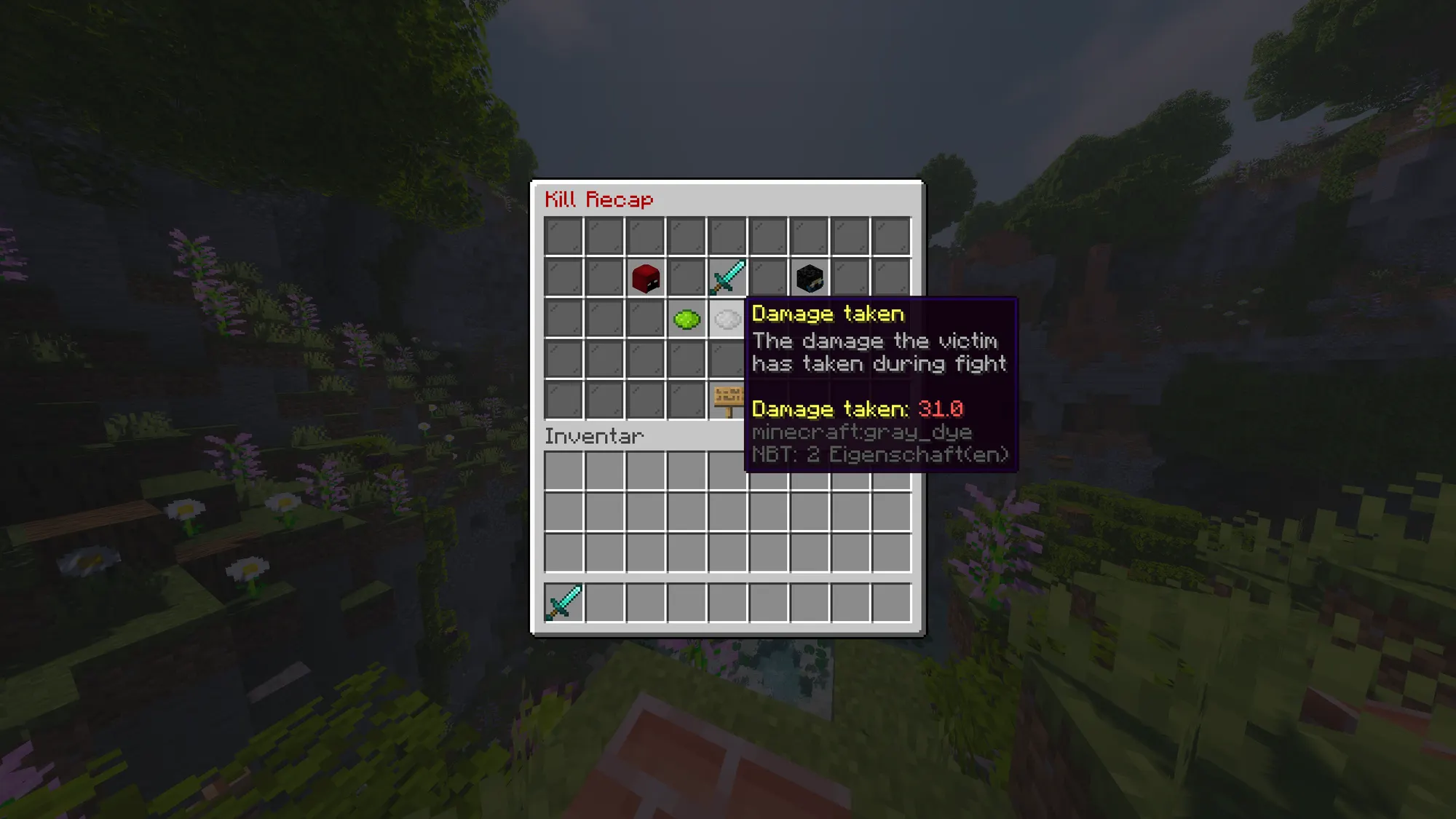Click the Kill Recap title text
The image size is (1456, 819).
(x=598, y=200)
